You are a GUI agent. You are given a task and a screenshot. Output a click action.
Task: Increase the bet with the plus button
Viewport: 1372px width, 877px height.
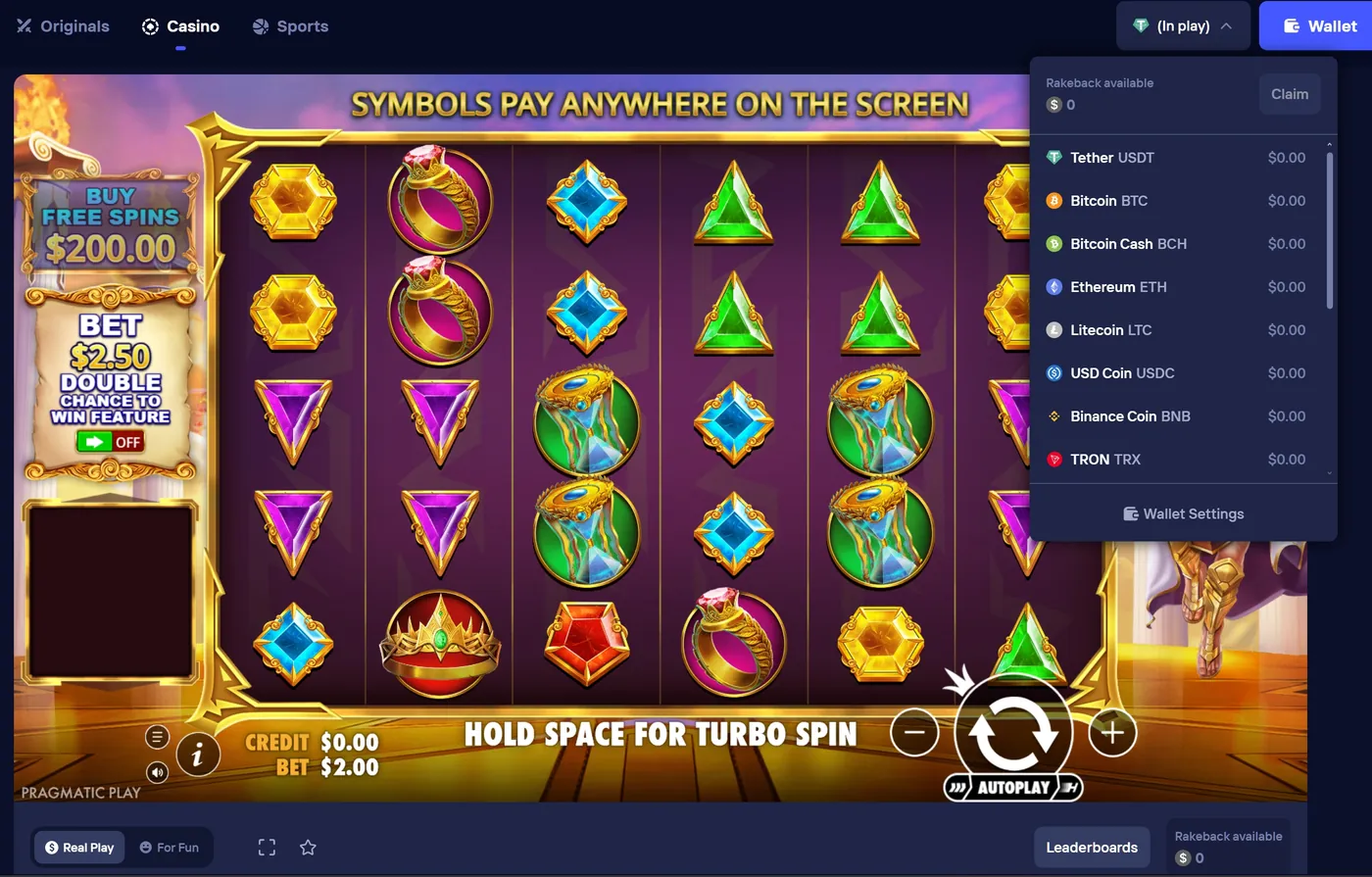click(x=1112, y=732)
